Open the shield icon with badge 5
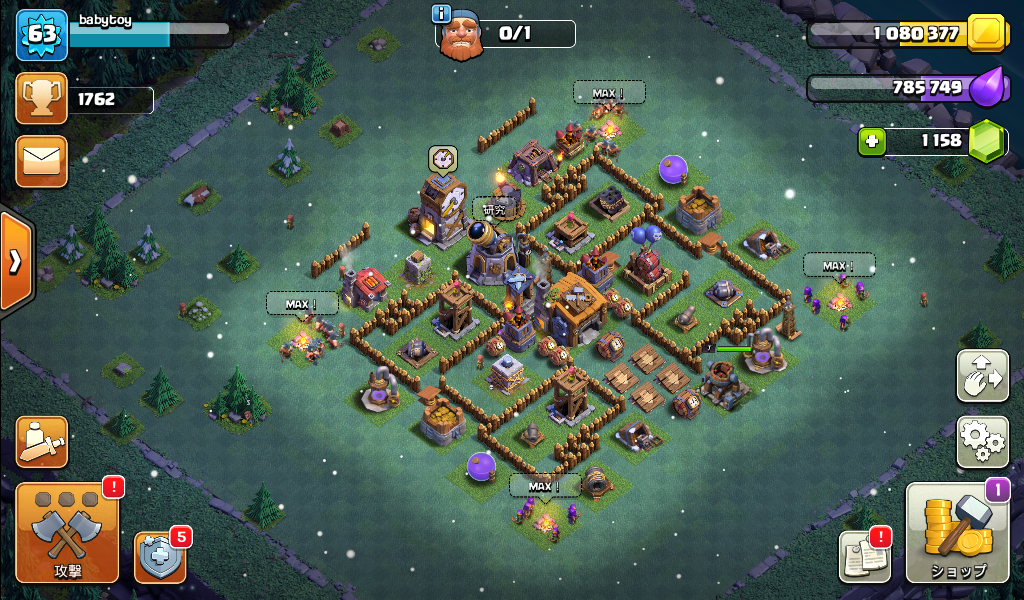 point(160,557)
